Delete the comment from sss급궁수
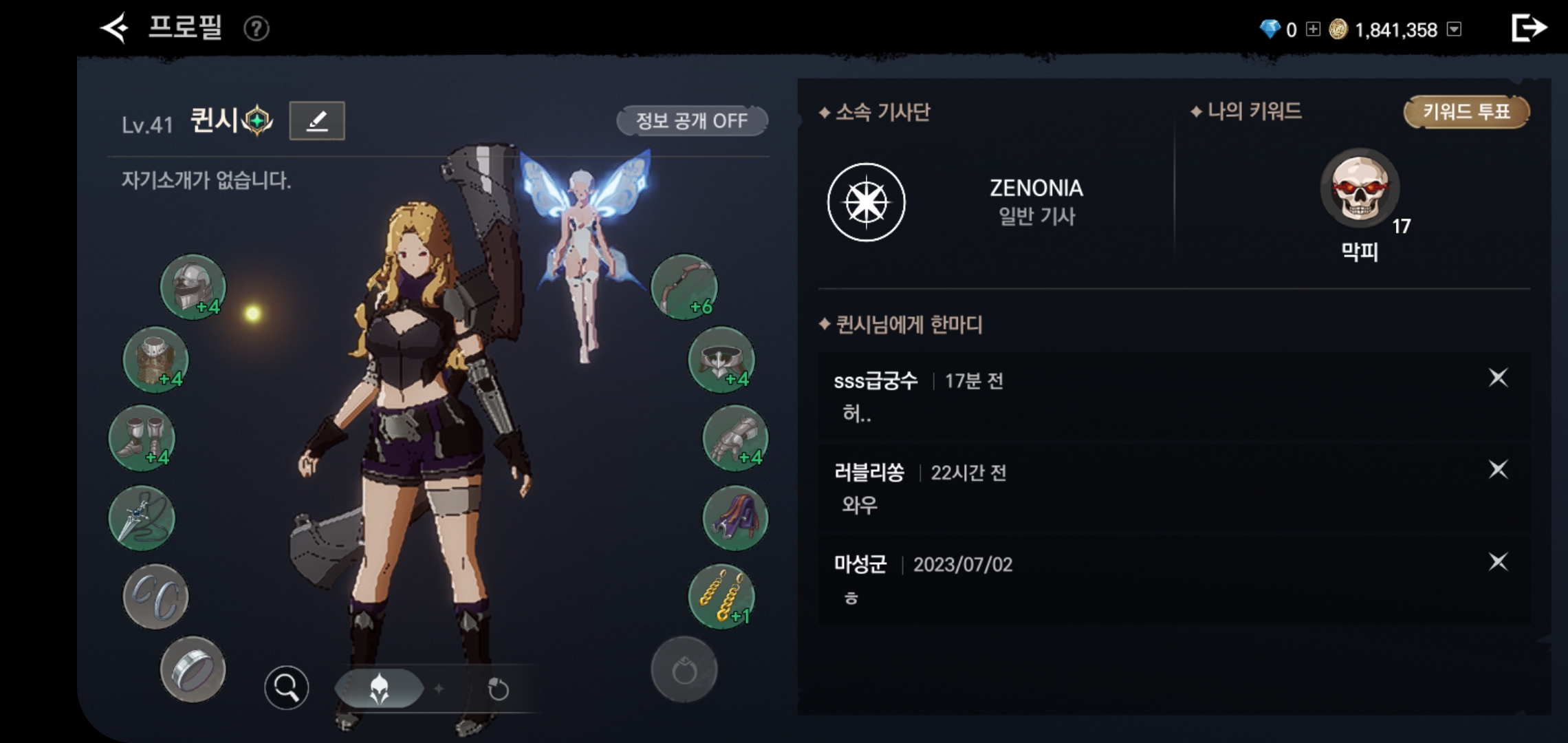The width and height of the screenshot is (1568, 743). point(1498,378)
